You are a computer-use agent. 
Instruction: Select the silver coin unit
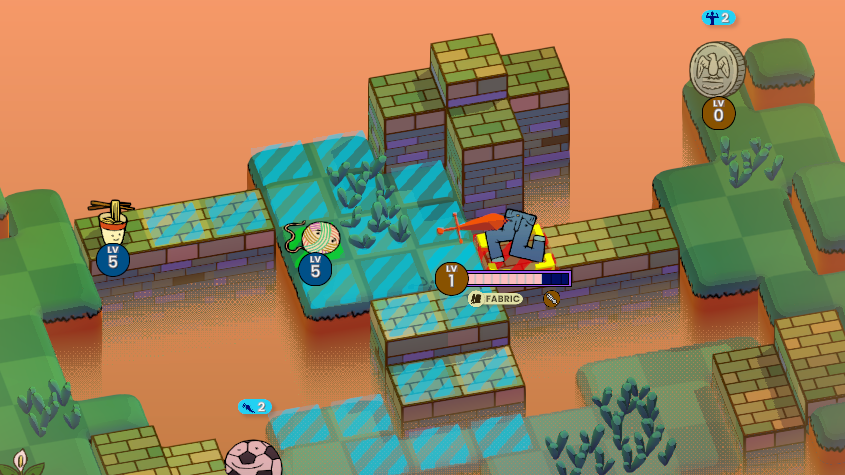point(716,70)
